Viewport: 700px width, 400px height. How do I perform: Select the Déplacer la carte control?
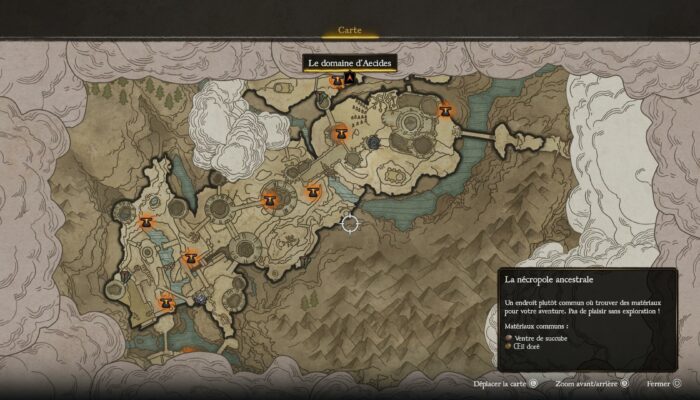(x=507, y=382)
